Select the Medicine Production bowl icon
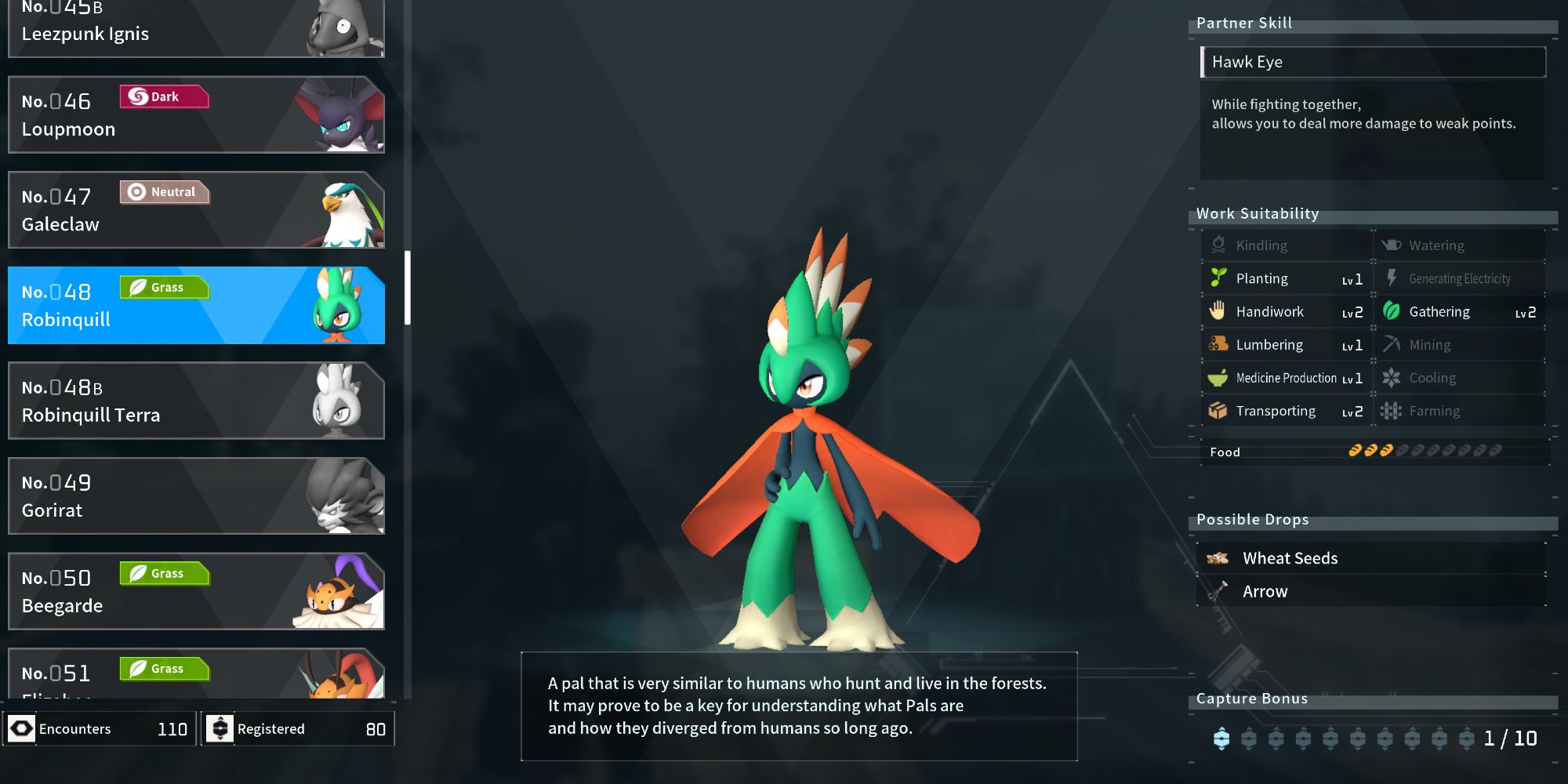This screenshot has width=1568, height=784. 1218,378
